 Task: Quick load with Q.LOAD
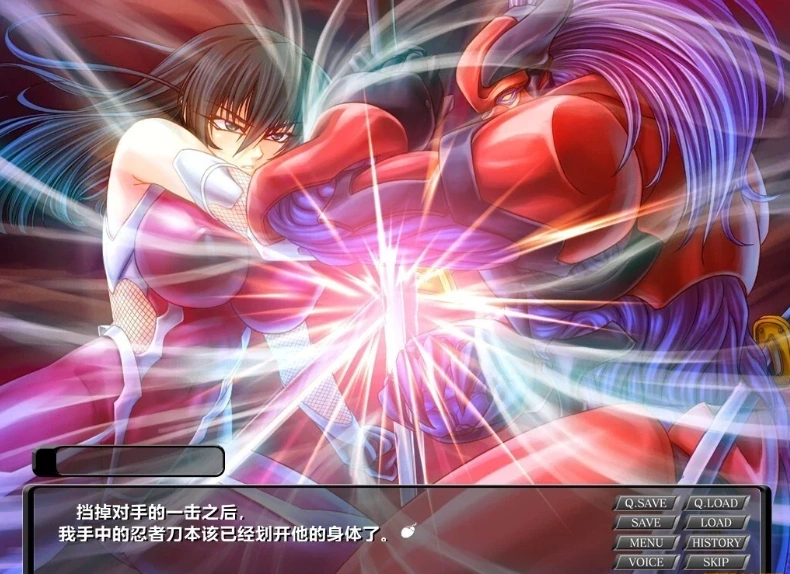(716, 503)
